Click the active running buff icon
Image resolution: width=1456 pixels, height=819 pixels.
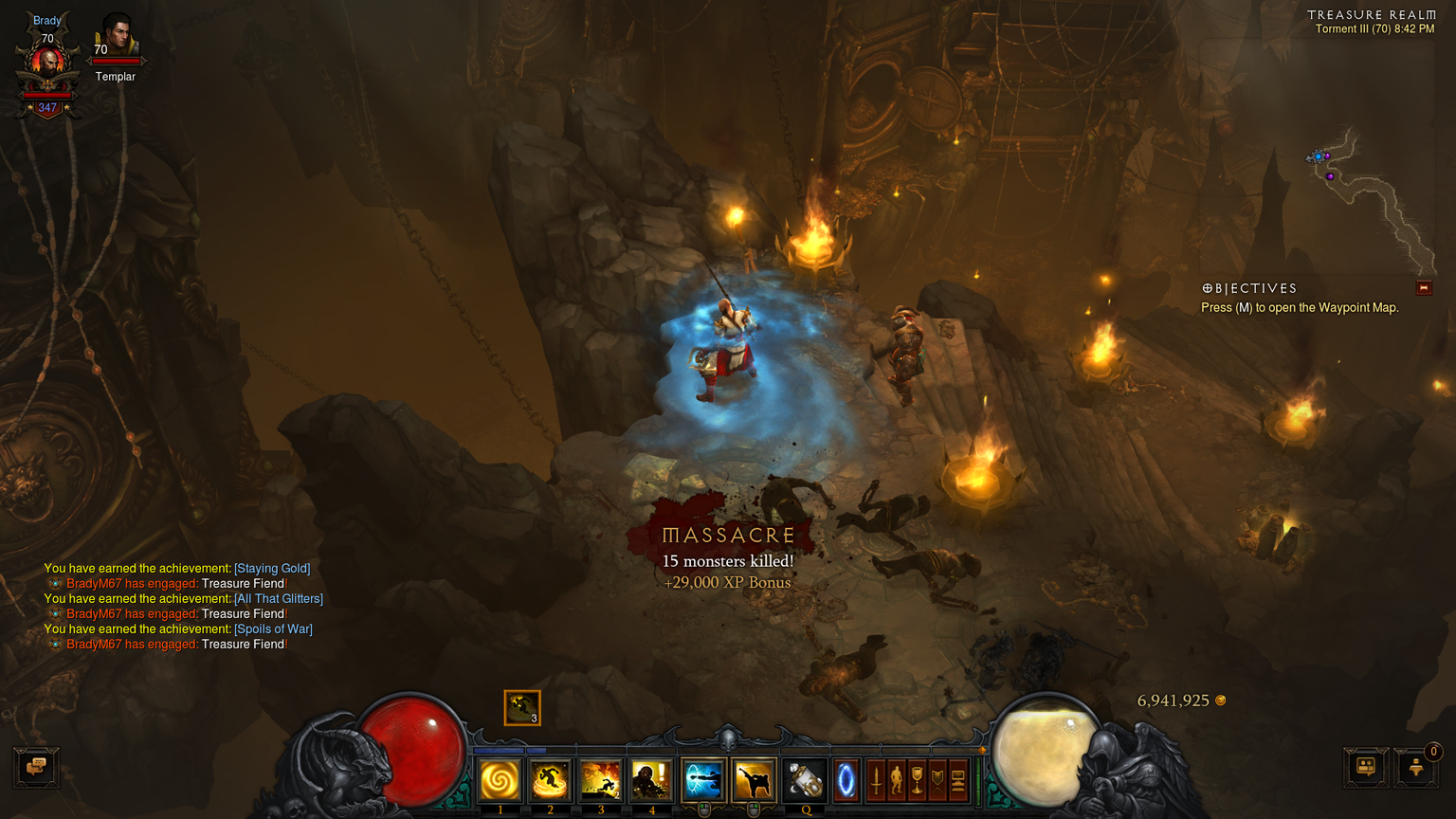(x=521, y=707)
